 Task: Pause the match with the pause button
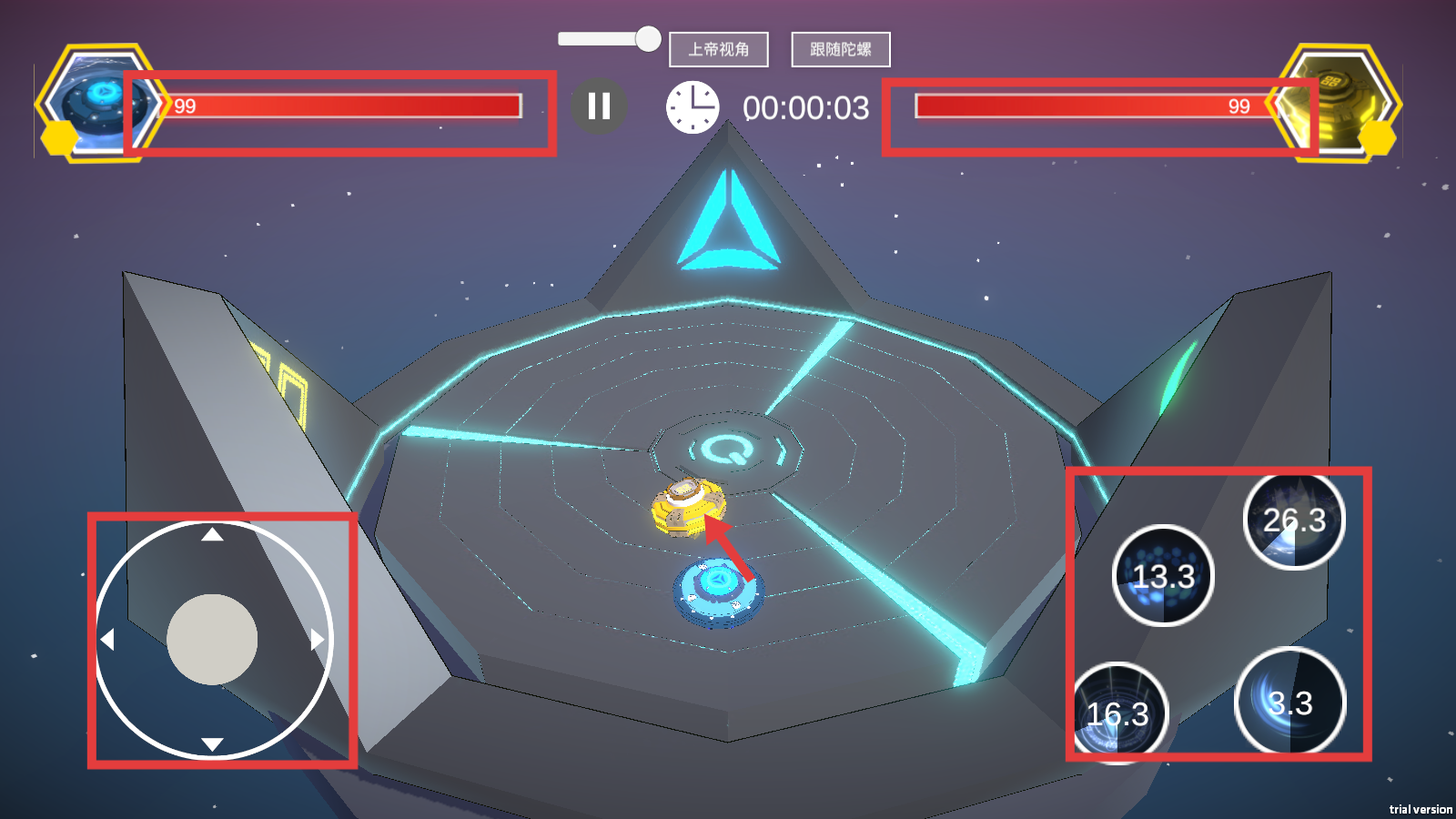pyautogui.click(x=599, y=106)
